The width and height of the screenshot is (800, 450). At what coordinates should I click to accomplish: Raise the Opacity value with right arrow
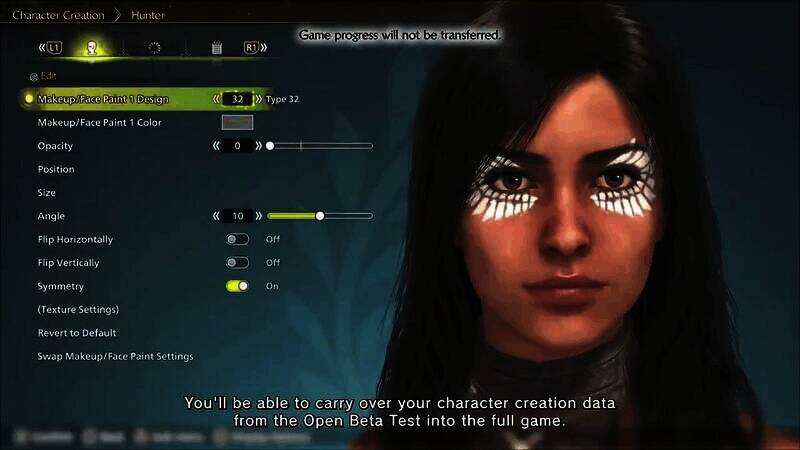click(259, 146)
